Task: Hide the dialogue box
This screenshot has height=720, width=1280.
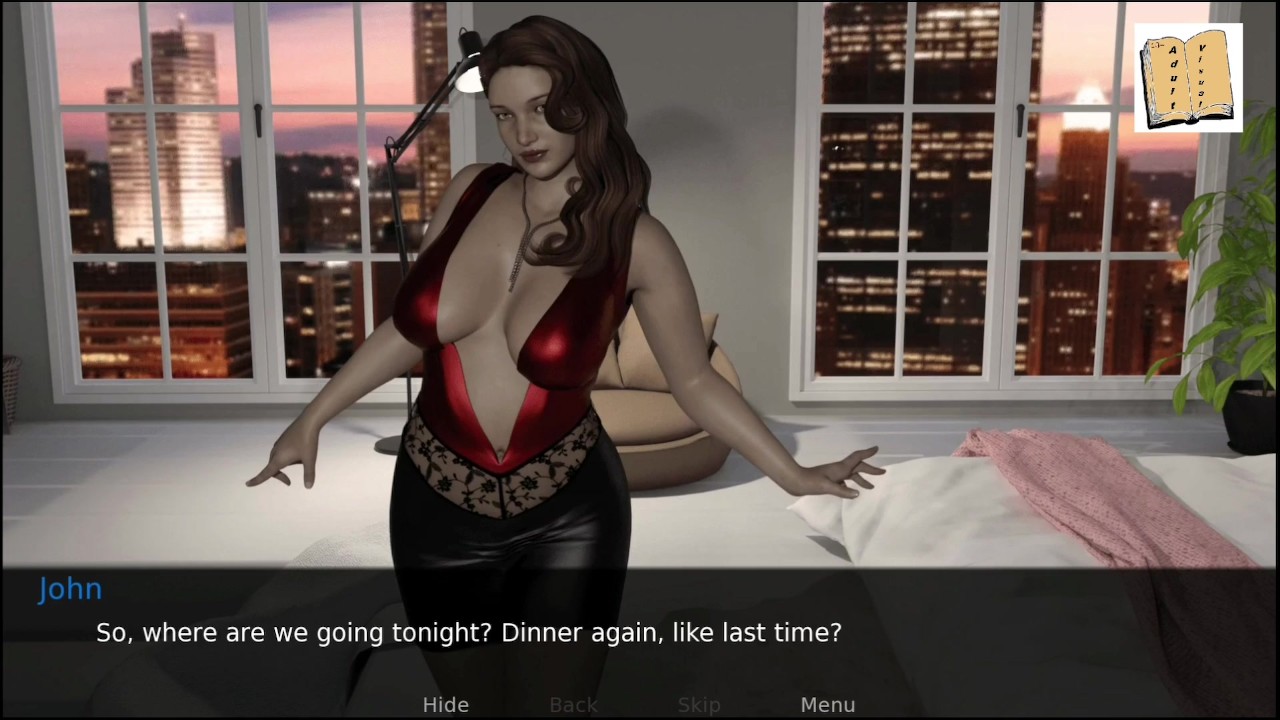Action: pyautogui.click(x=445, y=705)
